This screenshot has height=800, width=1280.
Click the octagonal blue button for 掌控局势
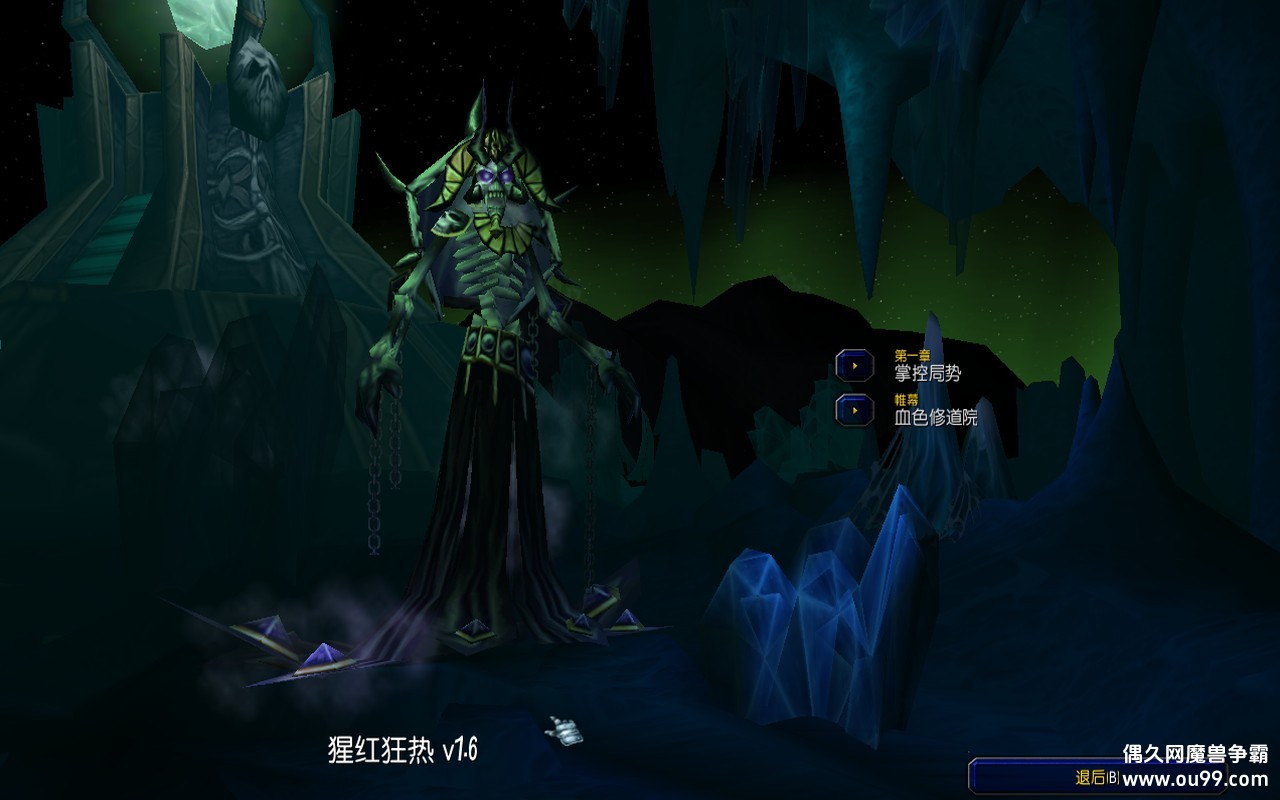pos(855,366)
